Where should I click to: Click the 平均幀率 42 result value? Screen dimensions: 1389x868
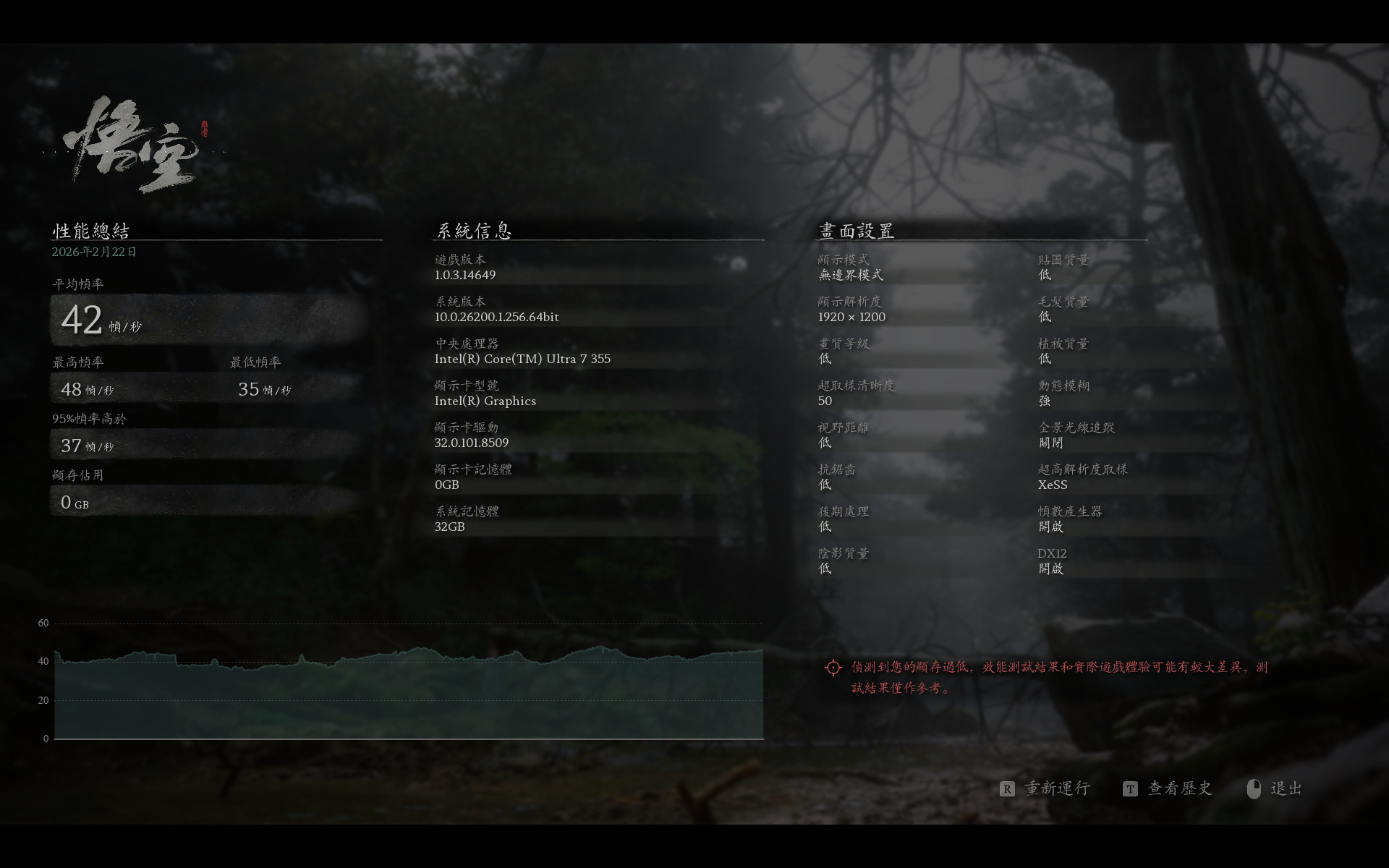82,320
